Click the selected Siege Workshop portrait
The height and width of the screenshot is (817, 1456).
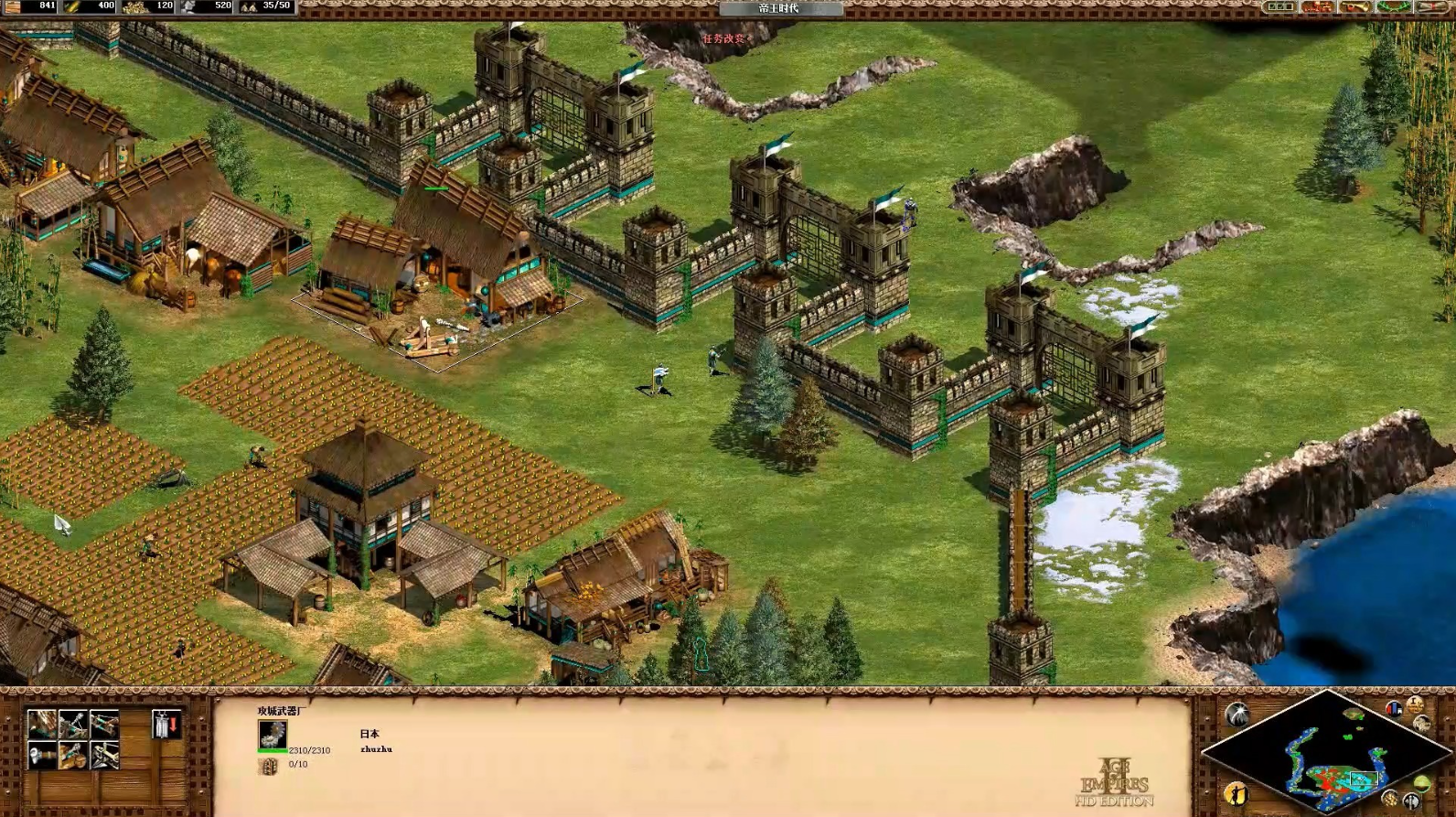click(x=272, y=735)
